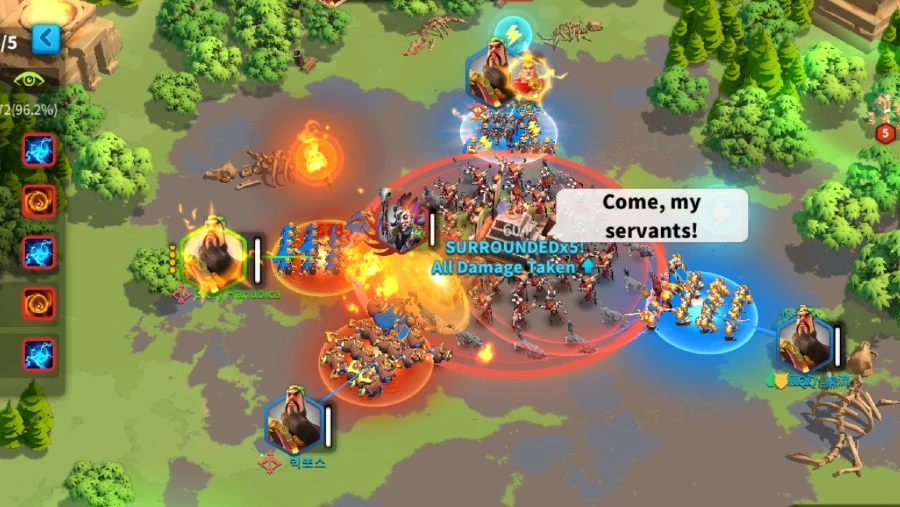Image resolution: width=900 pixels, height=507 pixels.
Task: Select the orange-glowing hexagon commander portrait
Action: pos(214,257)
